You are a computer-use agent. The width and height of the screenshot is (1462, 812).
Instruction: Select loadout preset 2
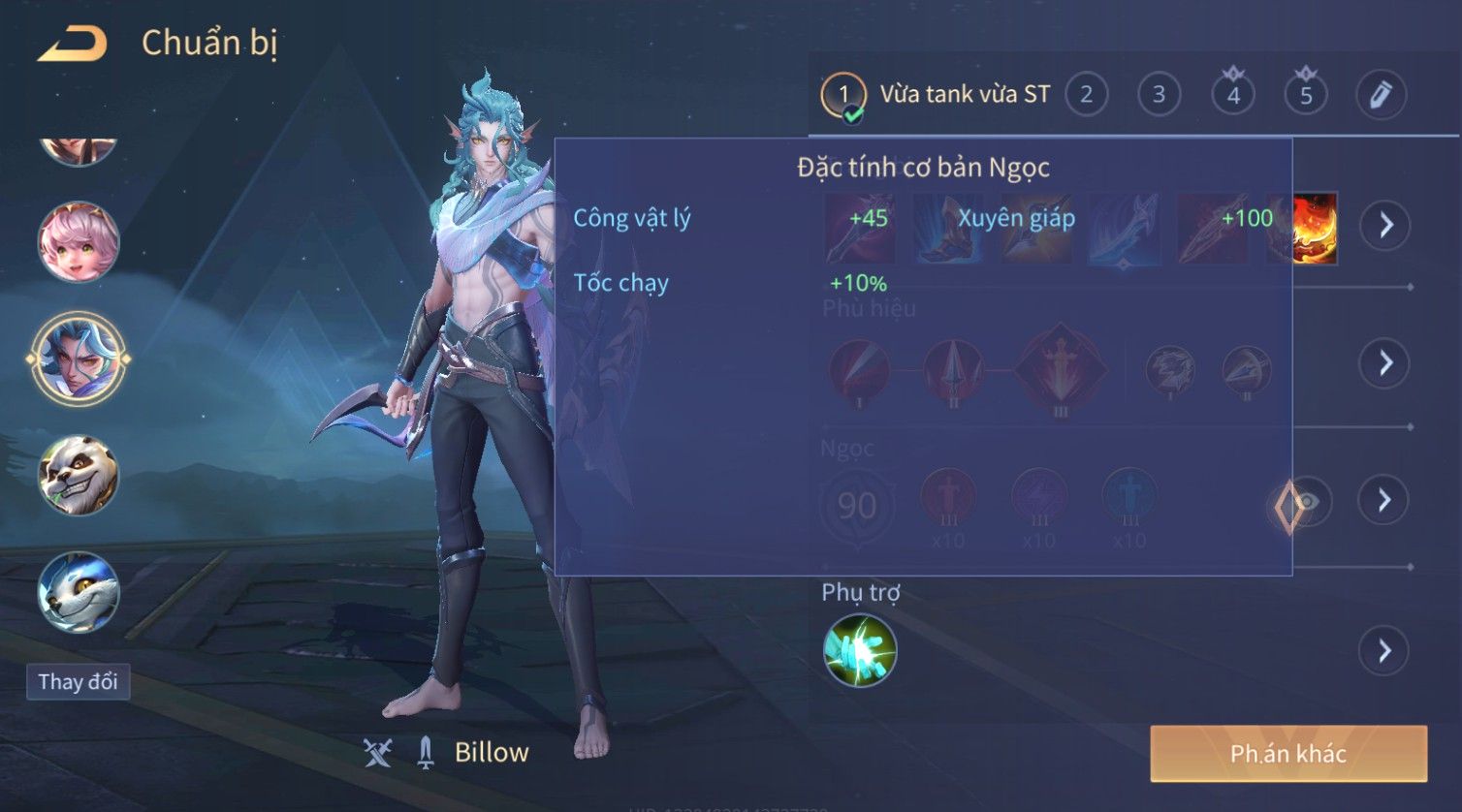[1086, 95]
